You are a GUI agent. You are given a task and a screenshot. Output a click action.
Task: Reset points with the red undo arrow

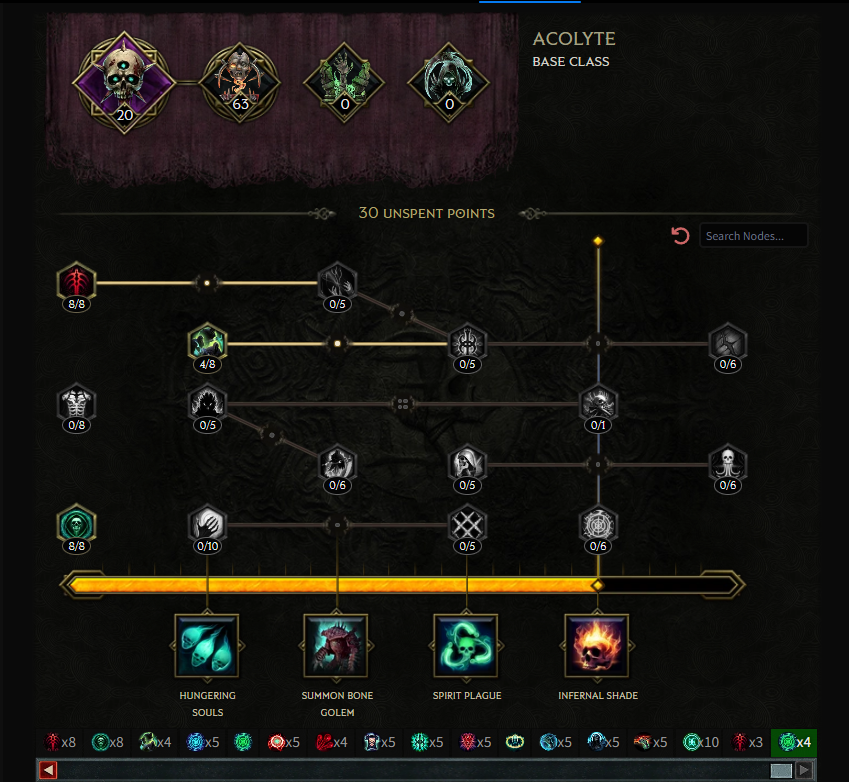pyautogui.click(x=681, y=236)
